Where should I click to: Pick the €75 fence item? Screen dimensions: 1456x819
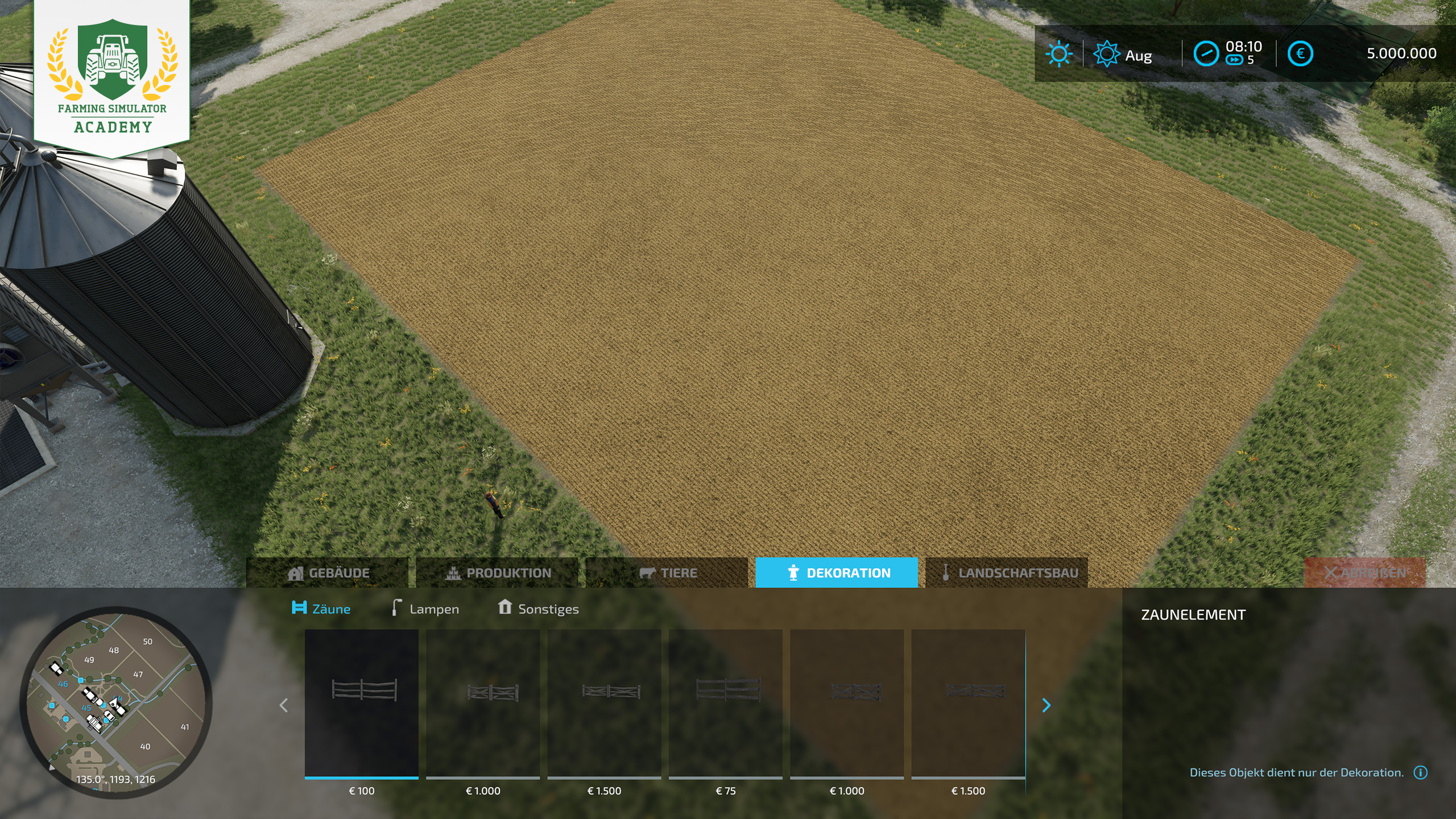726,704
